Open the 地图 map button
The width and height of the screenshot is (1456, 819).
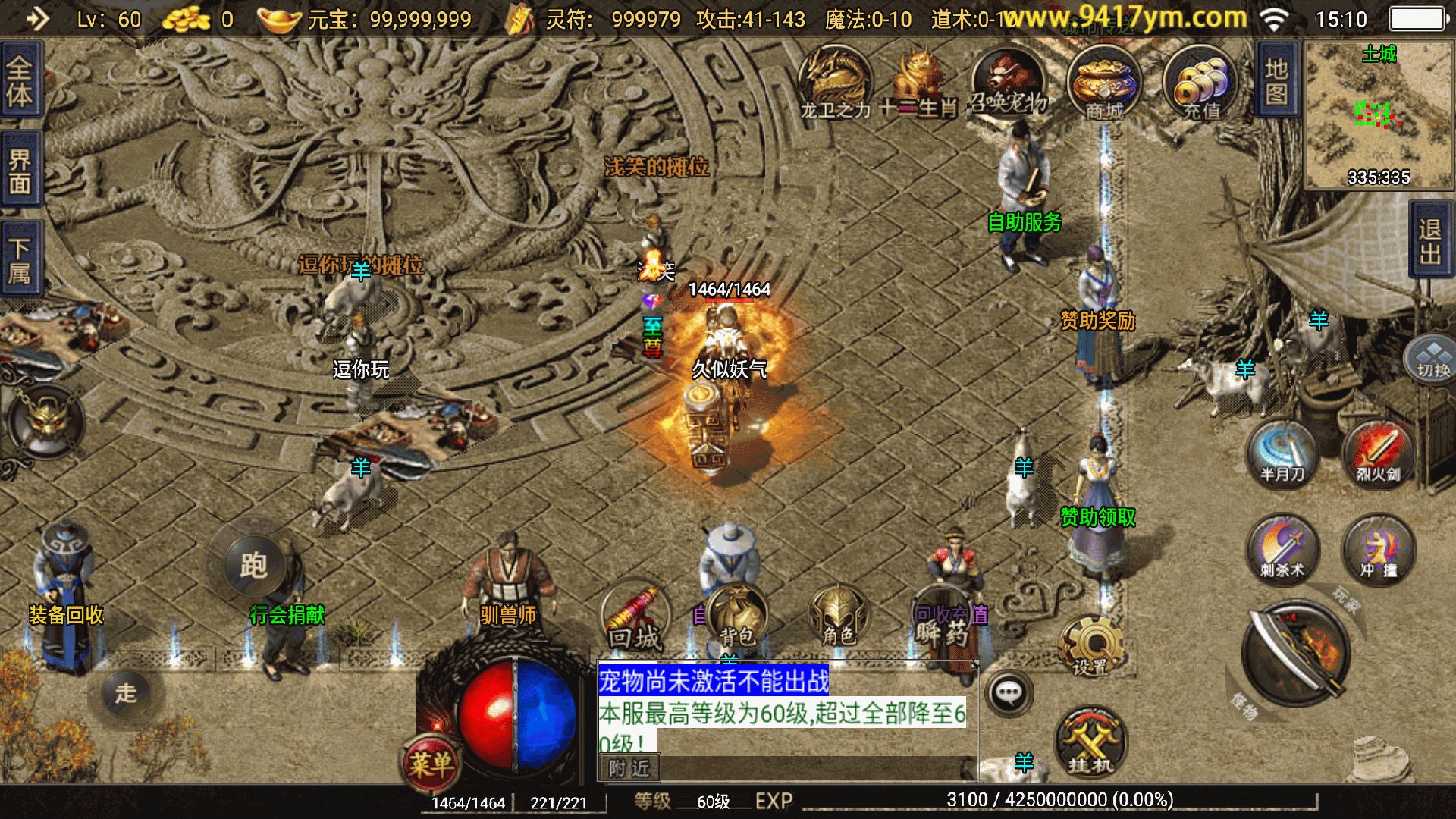[1277, 80]
